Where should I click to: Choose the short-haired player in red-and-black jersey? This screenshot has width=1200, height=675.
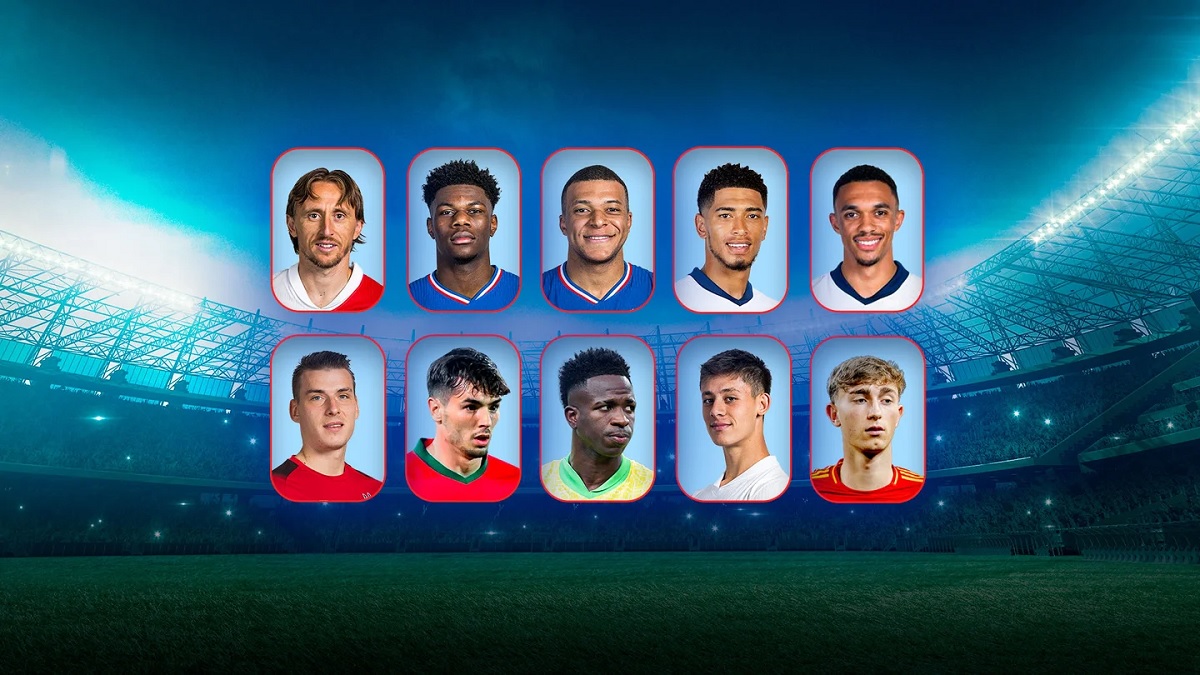[x=328, y=418]
